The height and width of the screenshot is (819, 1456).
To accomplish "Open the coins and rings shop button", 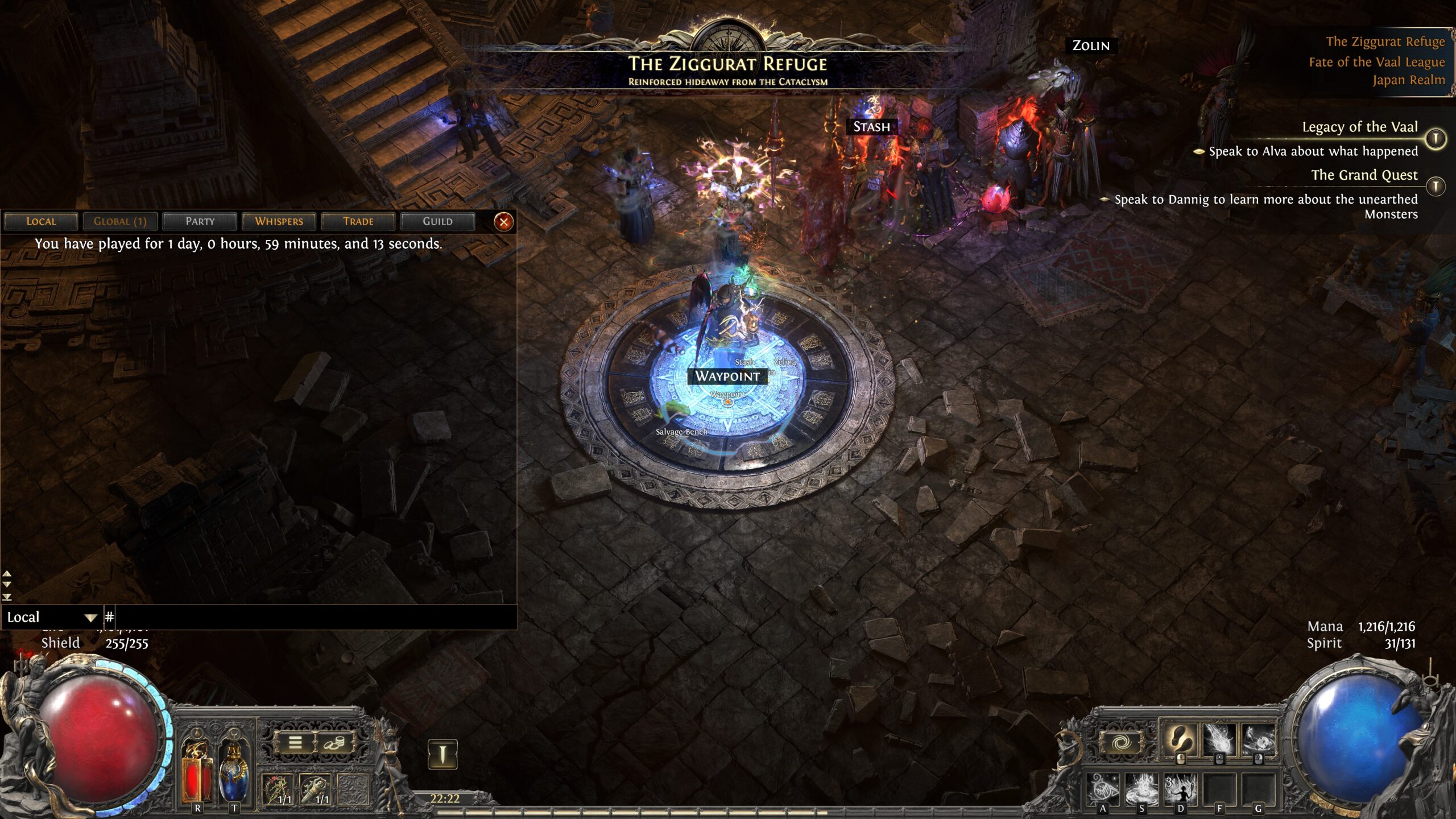I will [x=334, y=743].
